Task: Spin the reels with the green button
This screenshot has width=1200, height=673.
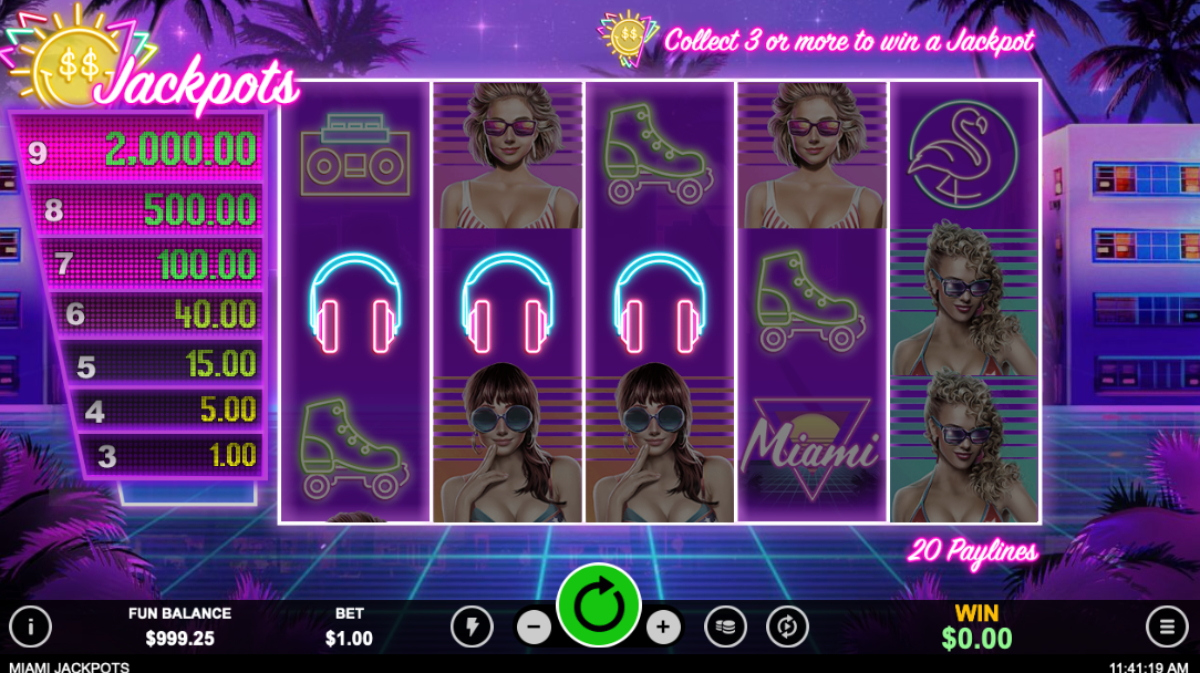Action: (x=599, y=606)
